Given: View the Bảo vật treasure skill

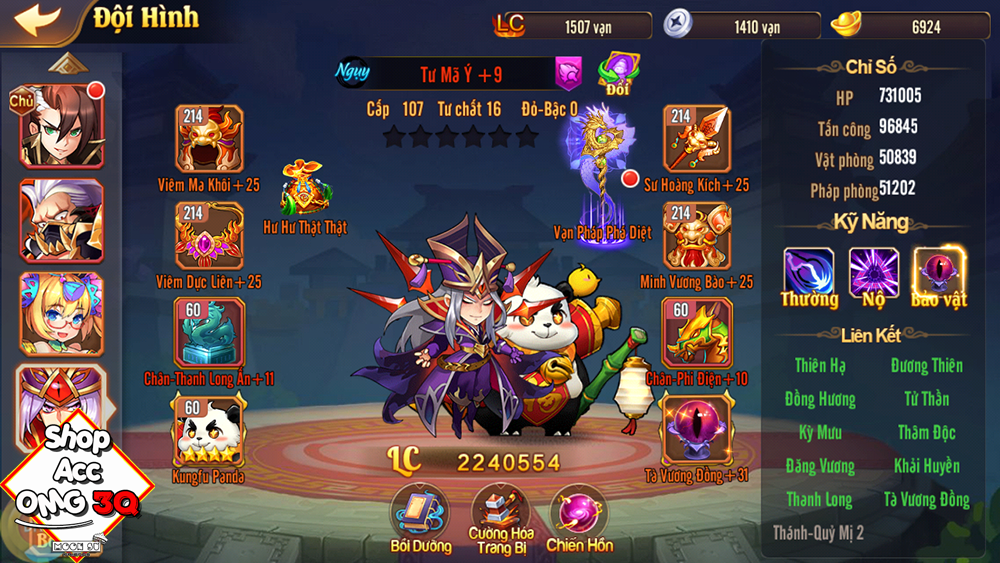Looking at the screenshot, I should [x=938, y=272].
